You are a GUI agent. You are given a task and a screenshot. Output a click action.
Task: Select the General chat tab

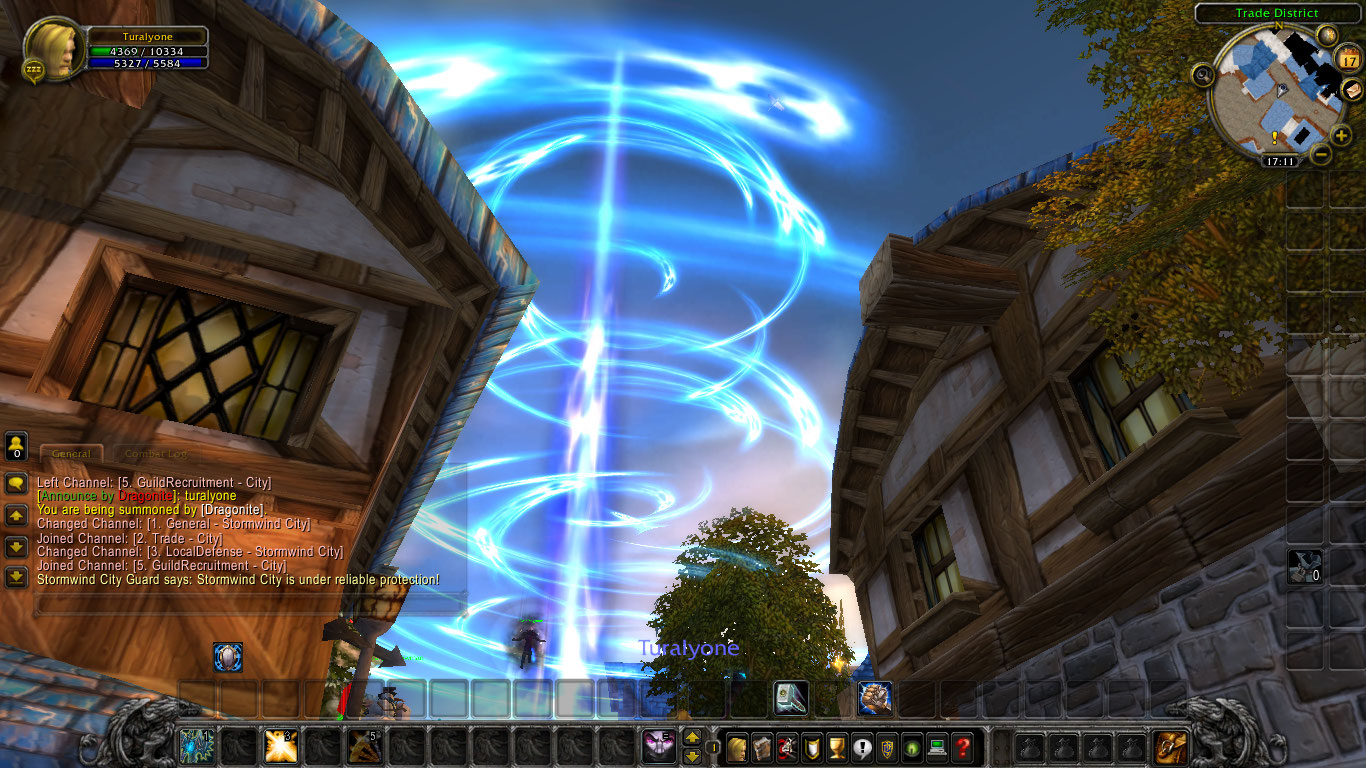tap(71, 452)
